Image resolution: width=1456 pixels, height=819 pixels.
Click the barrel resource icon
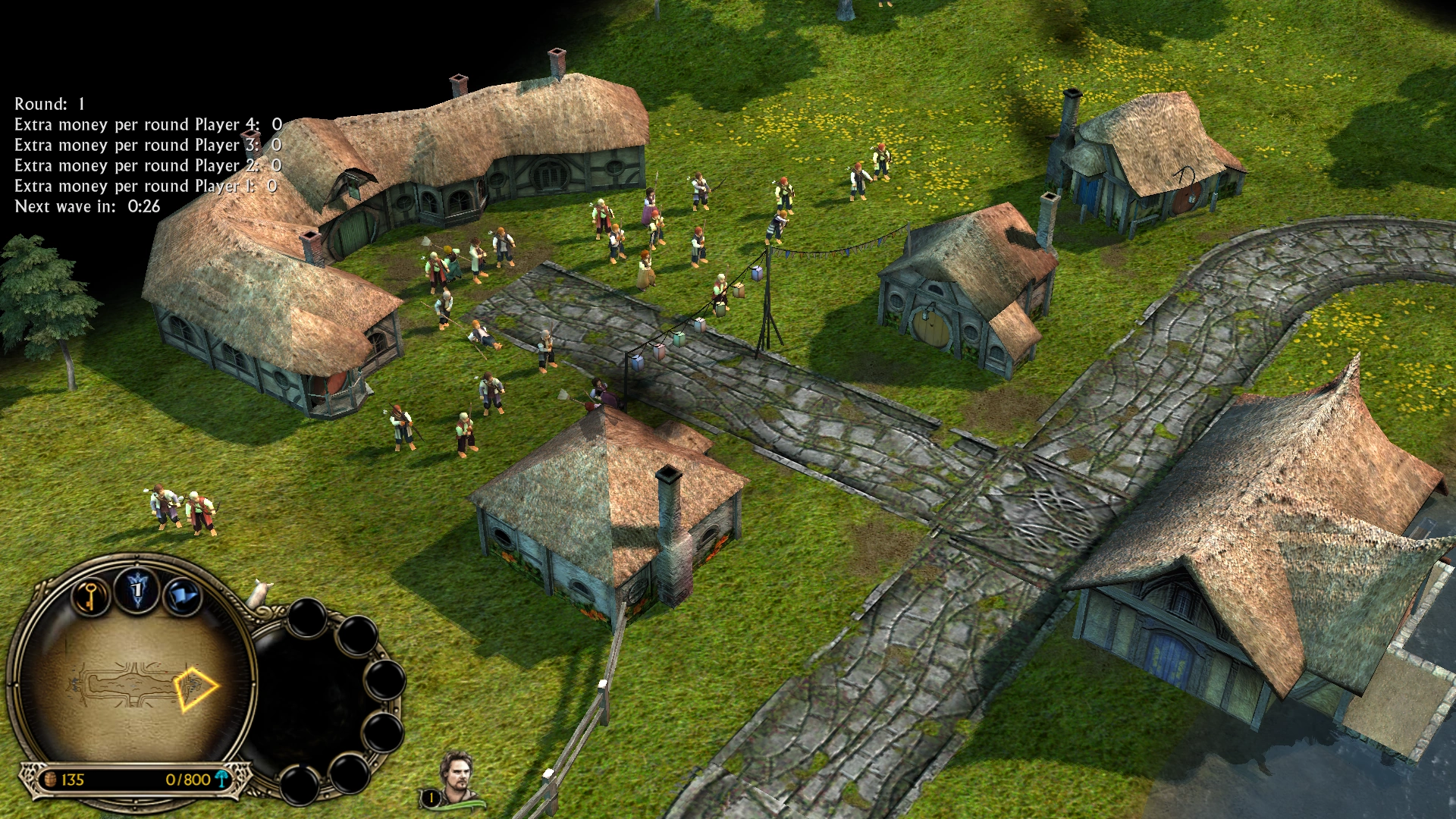(51, 777)
